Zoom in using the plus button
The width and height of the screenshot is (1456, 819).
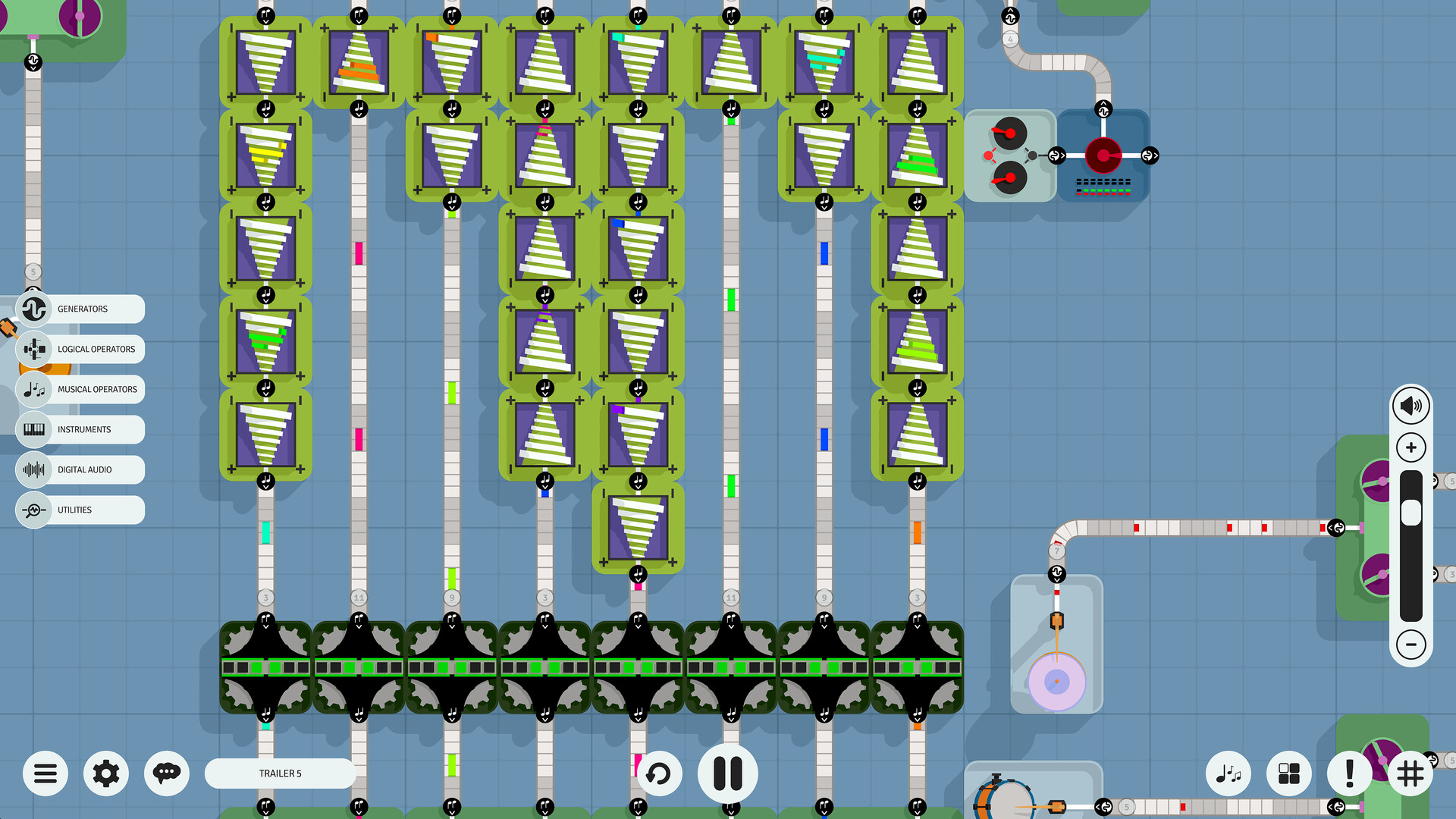point(1410,447)
